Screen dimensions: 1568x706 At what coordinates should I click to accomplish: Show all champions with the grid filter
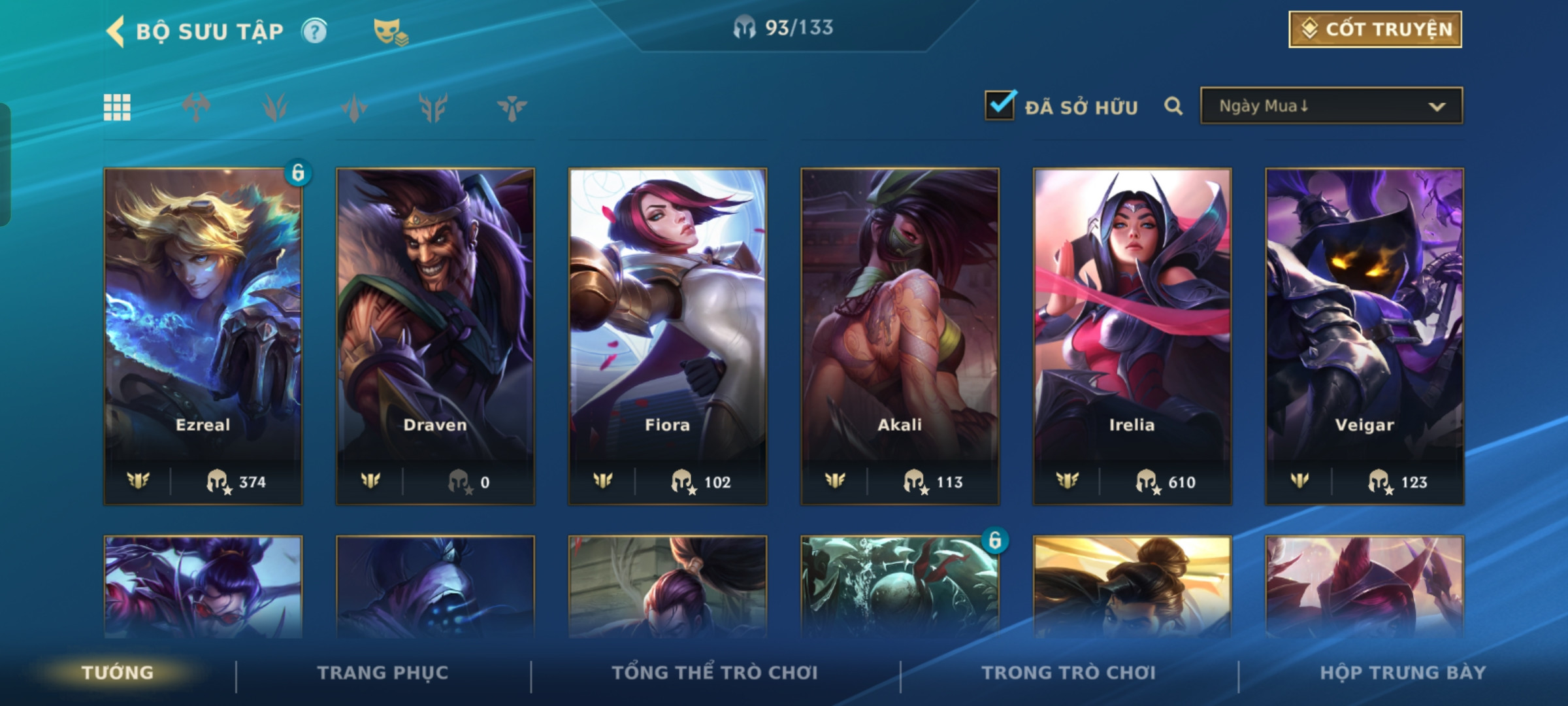click(118, 107)
